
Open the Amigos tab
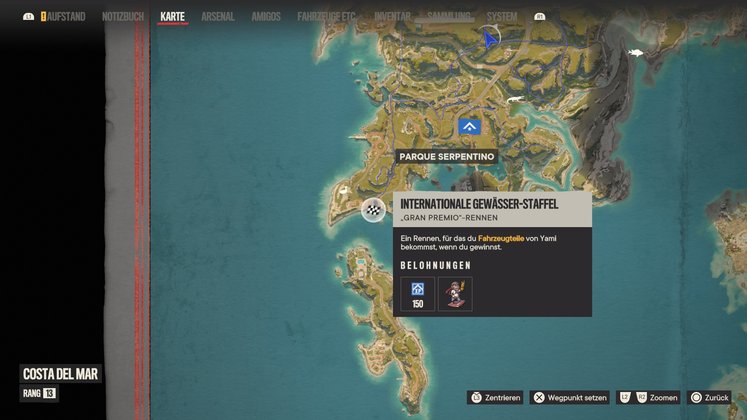[x=266, y=17]
